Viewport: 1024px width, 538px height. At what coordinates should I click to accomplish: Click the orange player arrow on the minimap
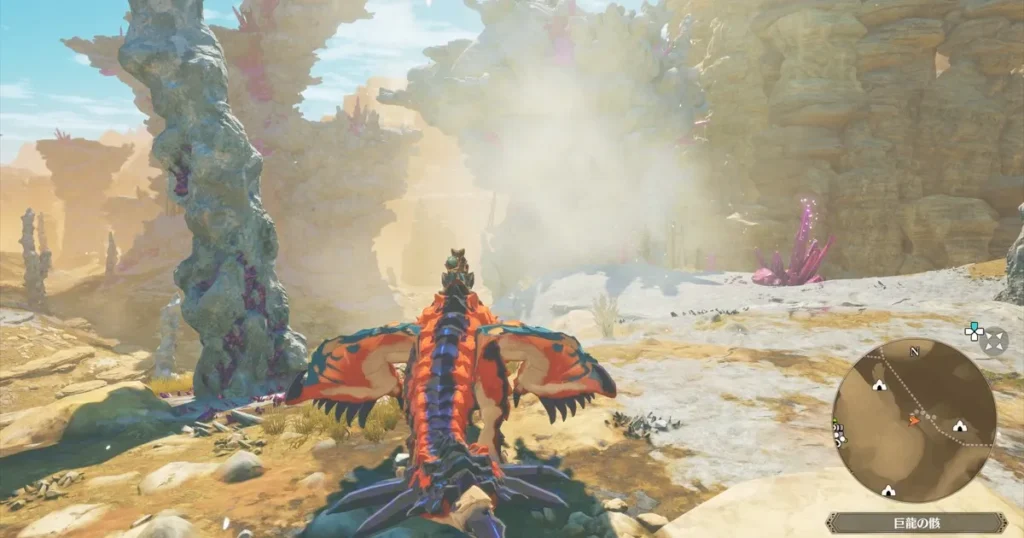[913, 421]
